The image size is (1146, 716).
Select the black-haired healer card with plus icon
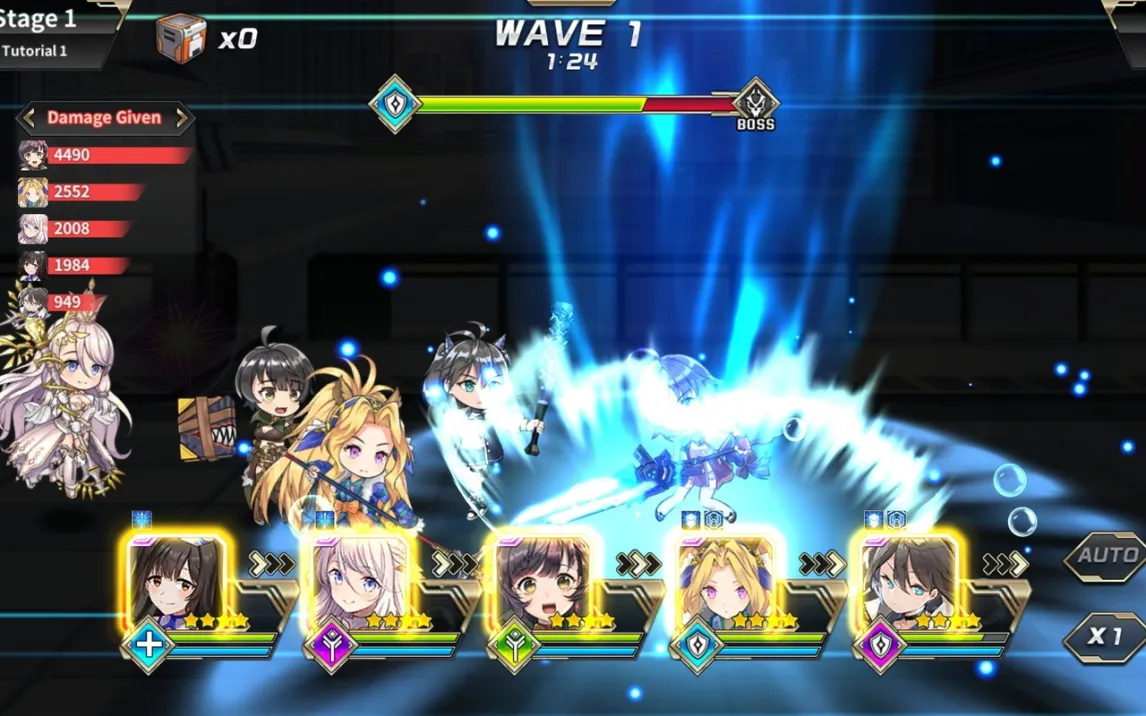(x=176, y=585)
